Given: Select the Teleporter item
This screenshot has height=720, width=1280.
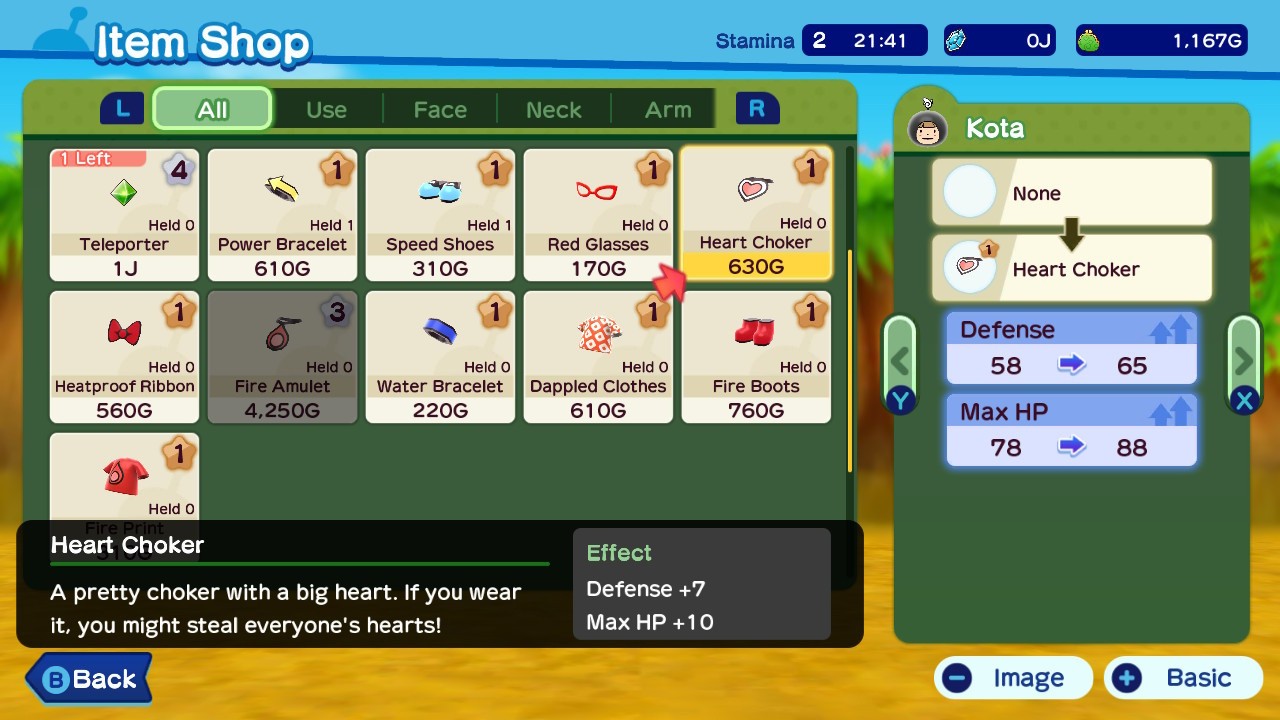Looking at the screenshot, I should pyautogui.click(x=125, y=215).
